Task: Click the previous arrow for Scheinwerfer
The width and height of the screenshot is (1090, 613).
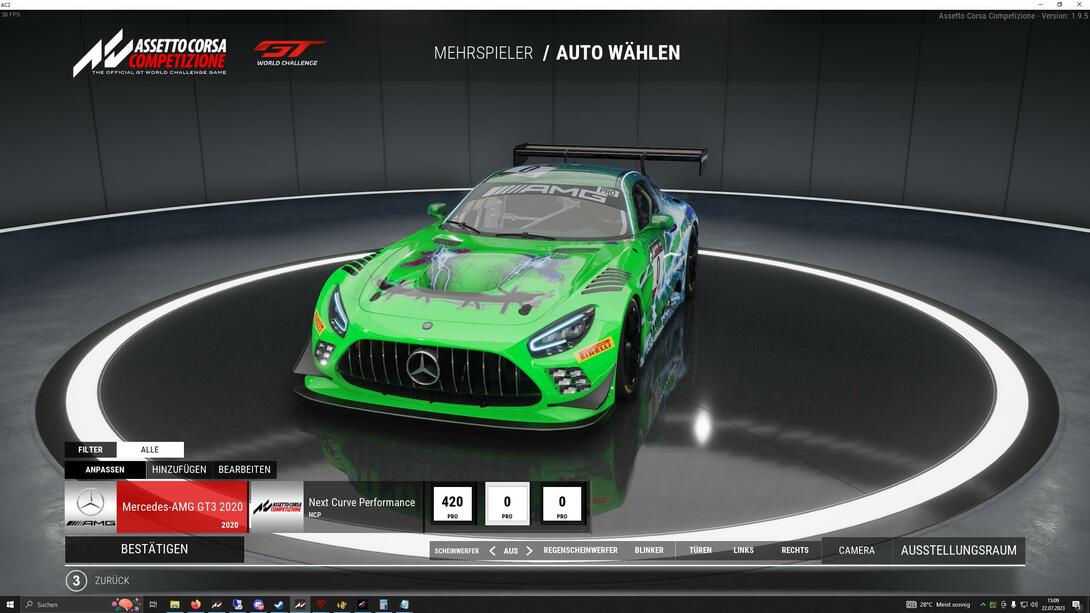Action: point(492,551)
